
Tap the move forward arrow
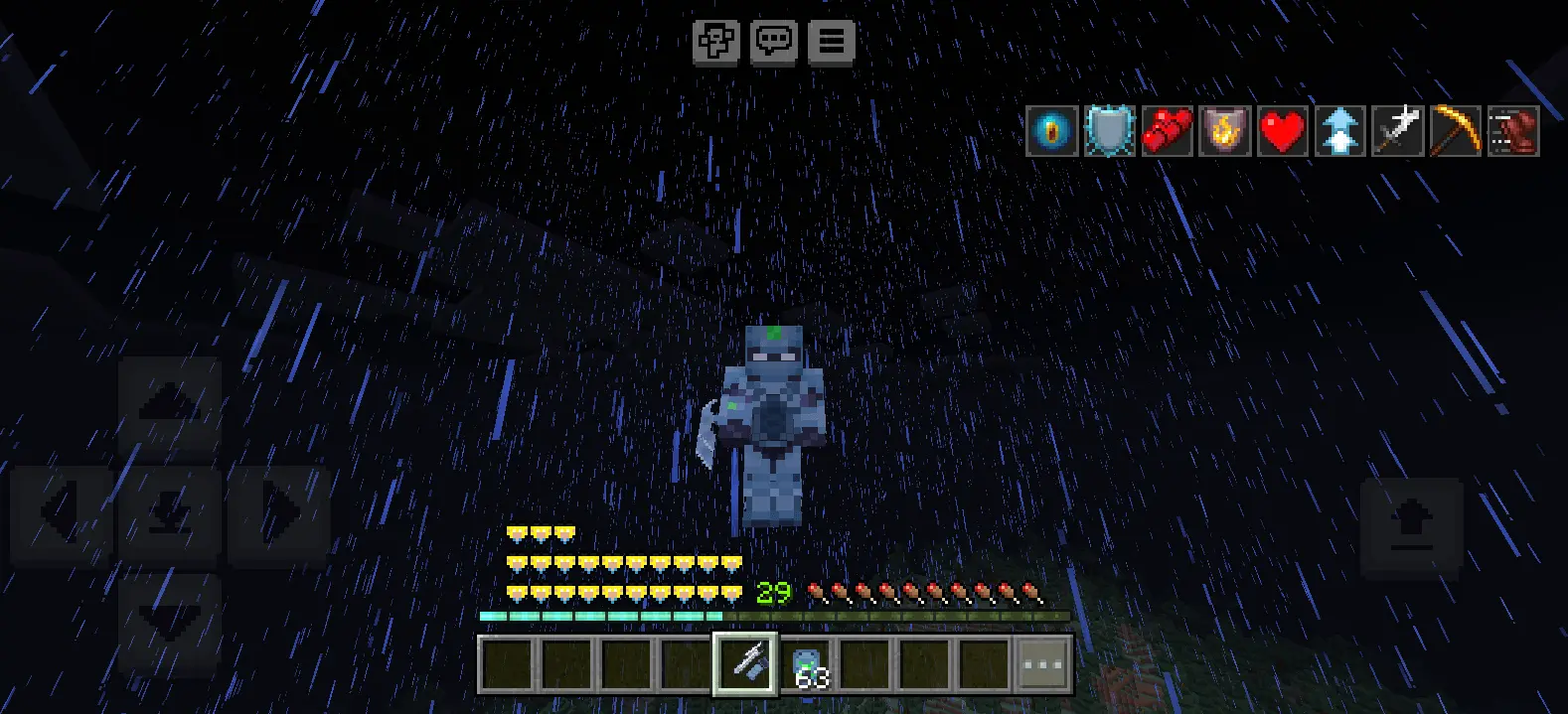coord(169,404)
